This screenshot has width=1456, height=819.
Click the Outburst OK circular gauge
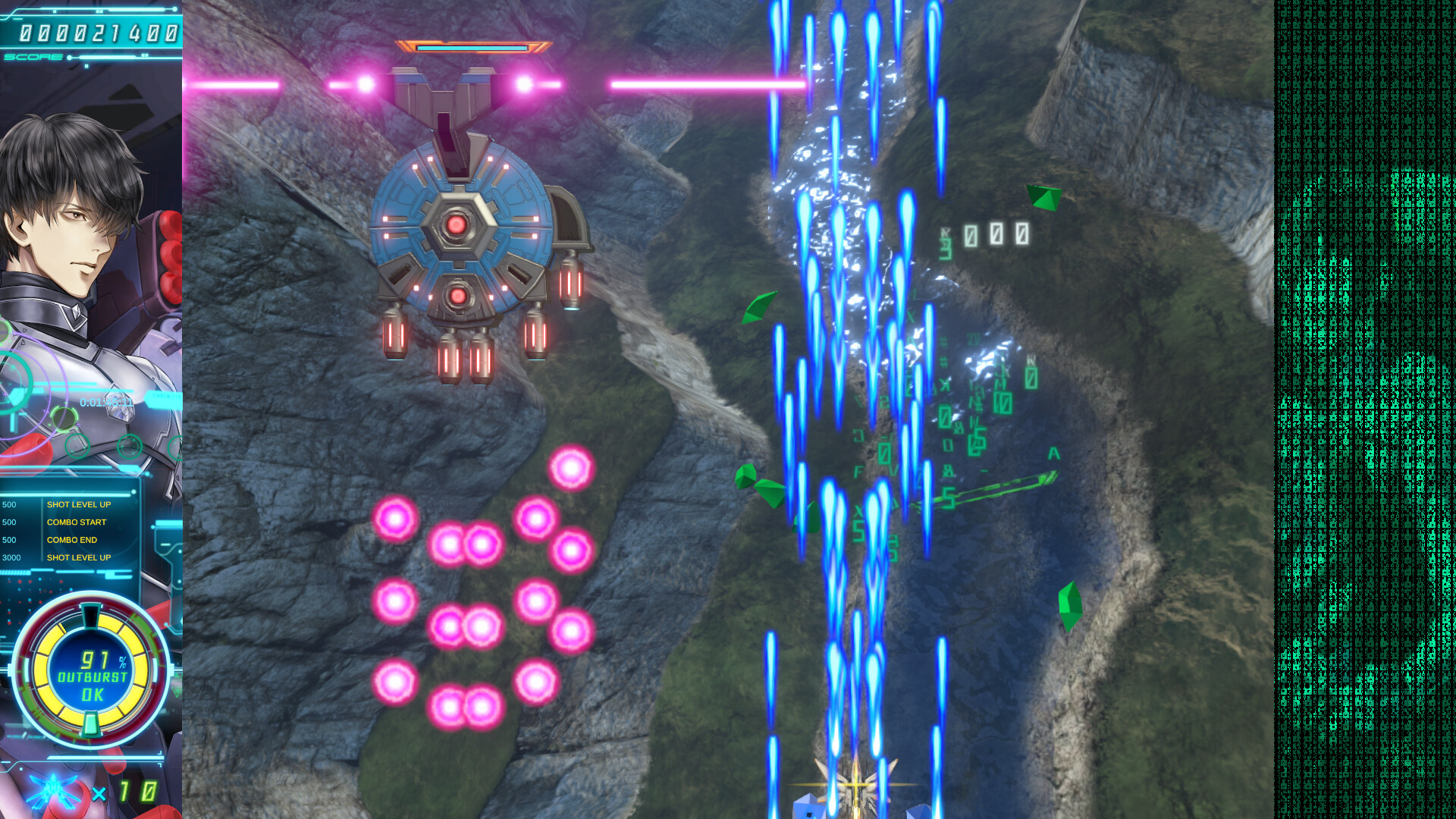[x=92, y=671]
